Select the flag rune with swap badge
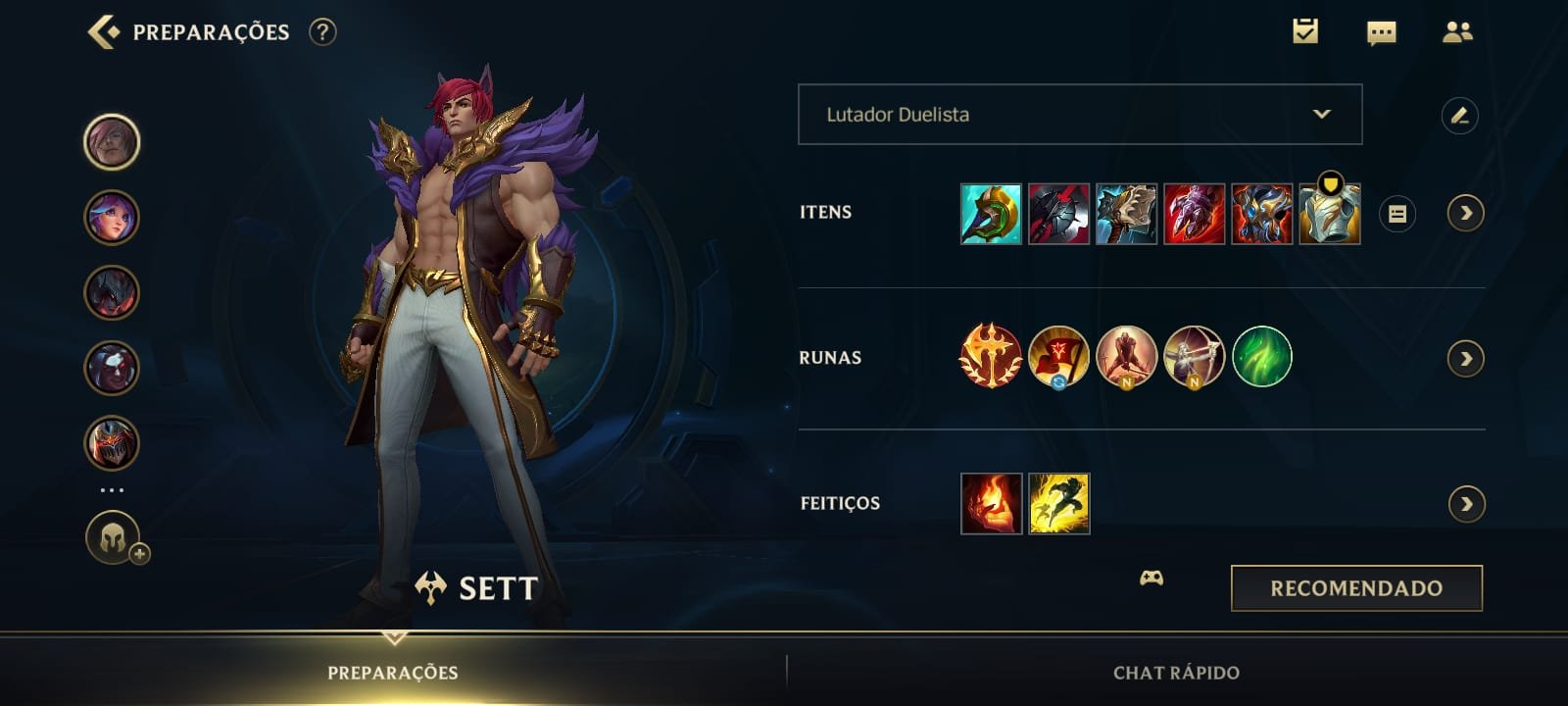The image size is (1568, 706). (x=1063, y=357)
